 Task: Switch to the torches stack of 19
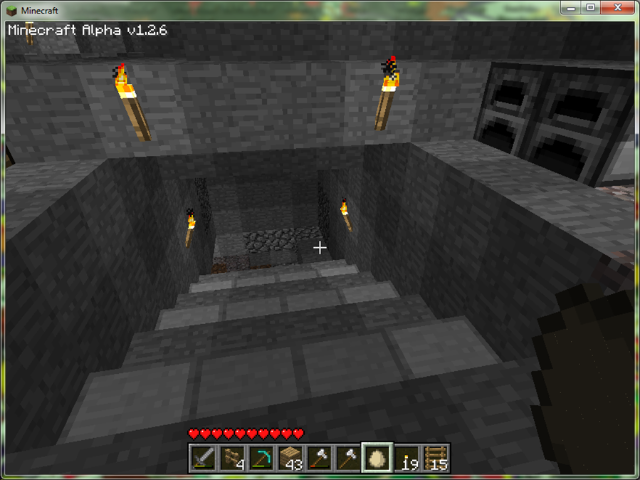tap(407, 458)
